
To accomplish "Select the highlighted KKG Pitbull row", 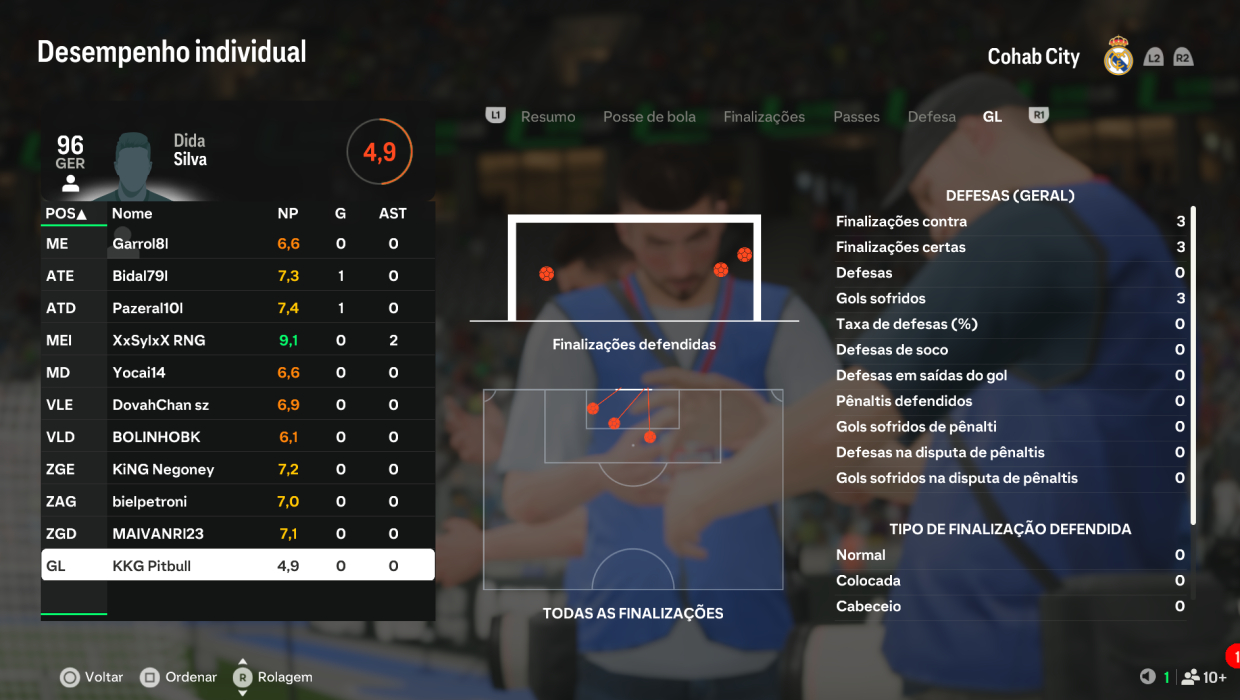I will [238, 566].
